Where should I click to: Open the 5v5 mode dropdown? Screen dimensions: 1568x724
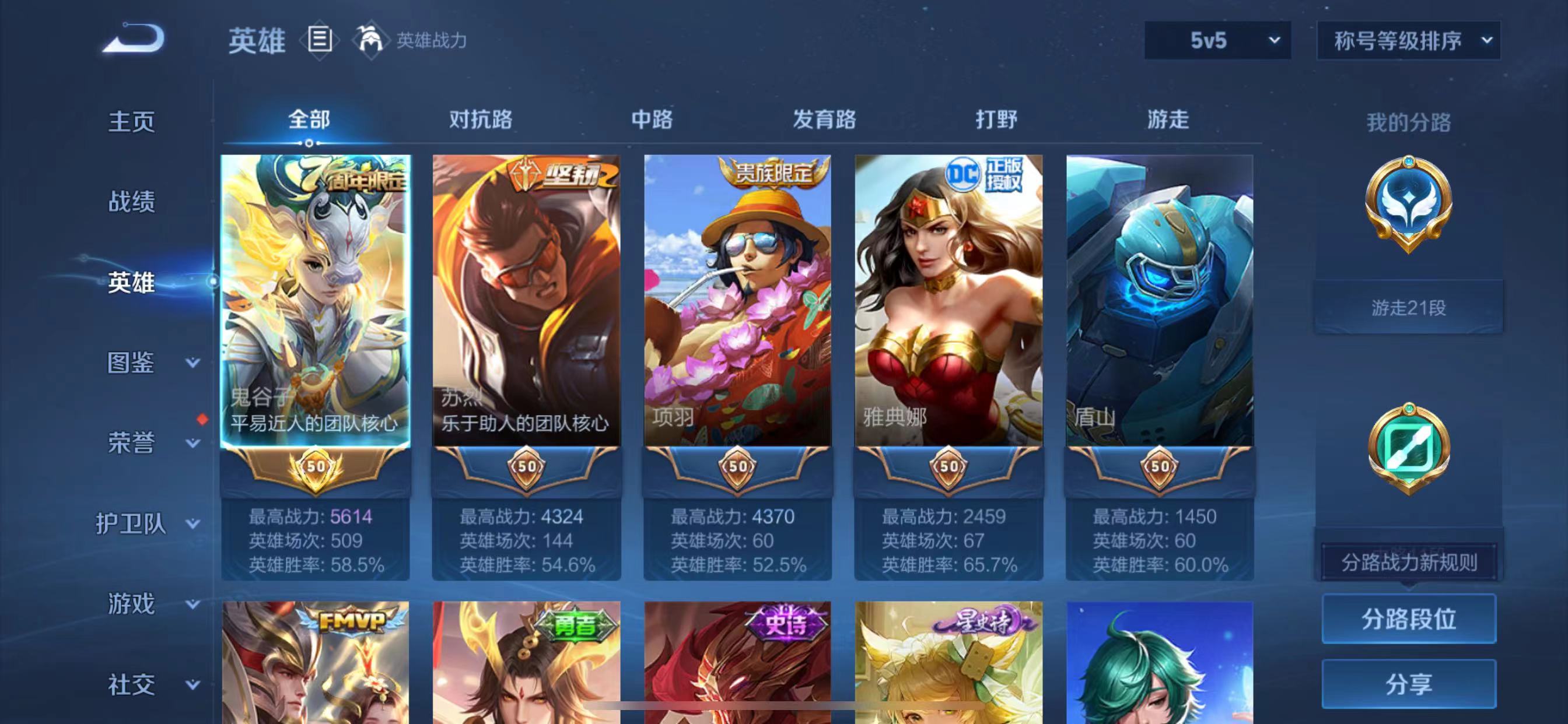click(x=1216, y=41)
